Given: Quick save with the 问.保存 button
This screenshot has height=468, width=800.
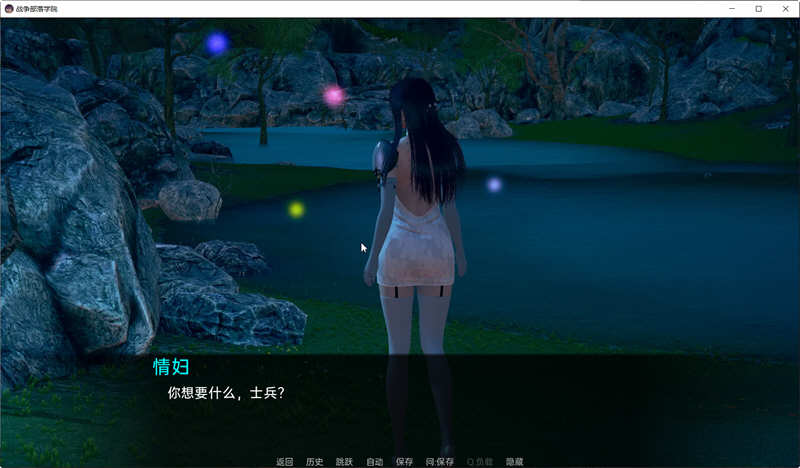Looking at the screenshot, I should (439, 462).
